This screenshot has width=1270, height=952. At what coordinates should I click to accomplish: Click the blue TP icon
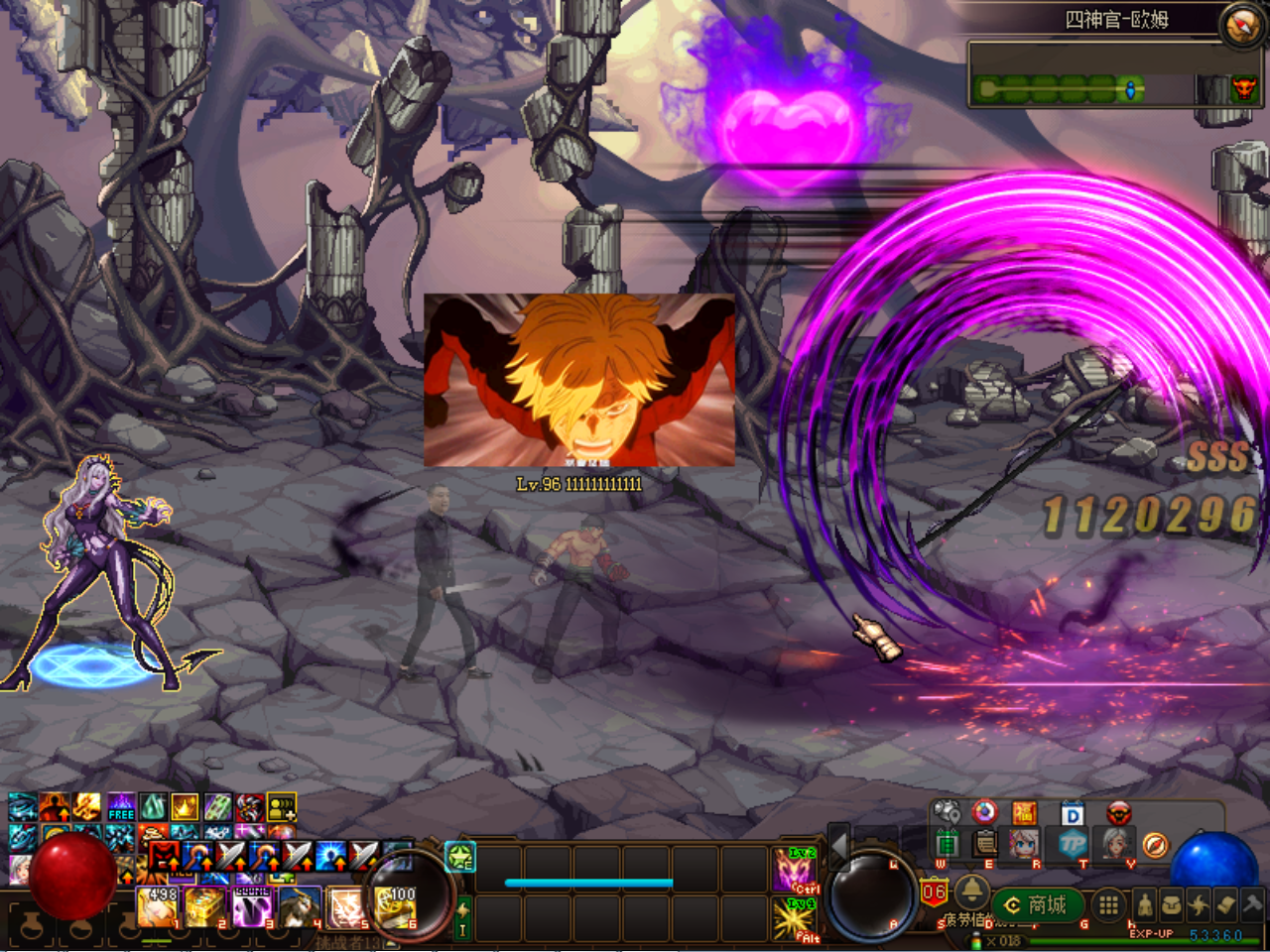coord(1073,845)
